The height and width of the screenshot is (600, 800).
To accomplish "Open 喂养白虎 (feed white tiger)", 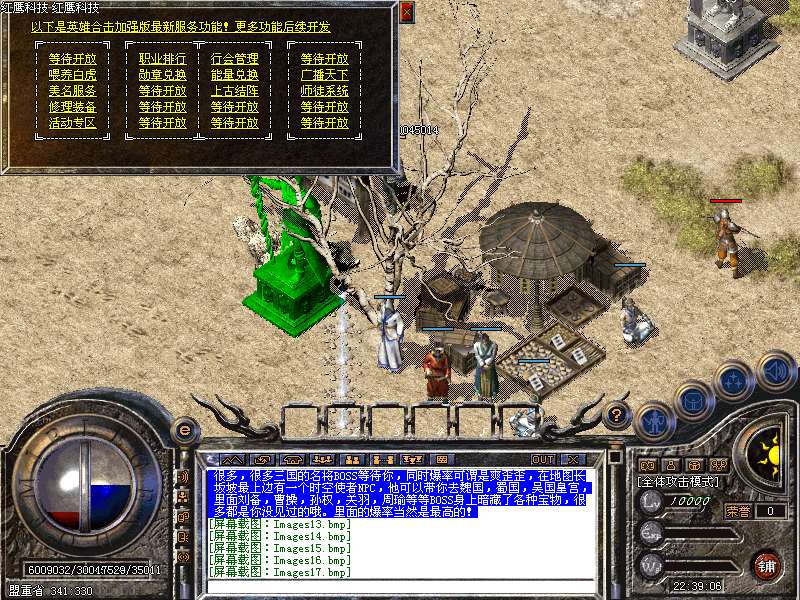I will click(72, 75).
